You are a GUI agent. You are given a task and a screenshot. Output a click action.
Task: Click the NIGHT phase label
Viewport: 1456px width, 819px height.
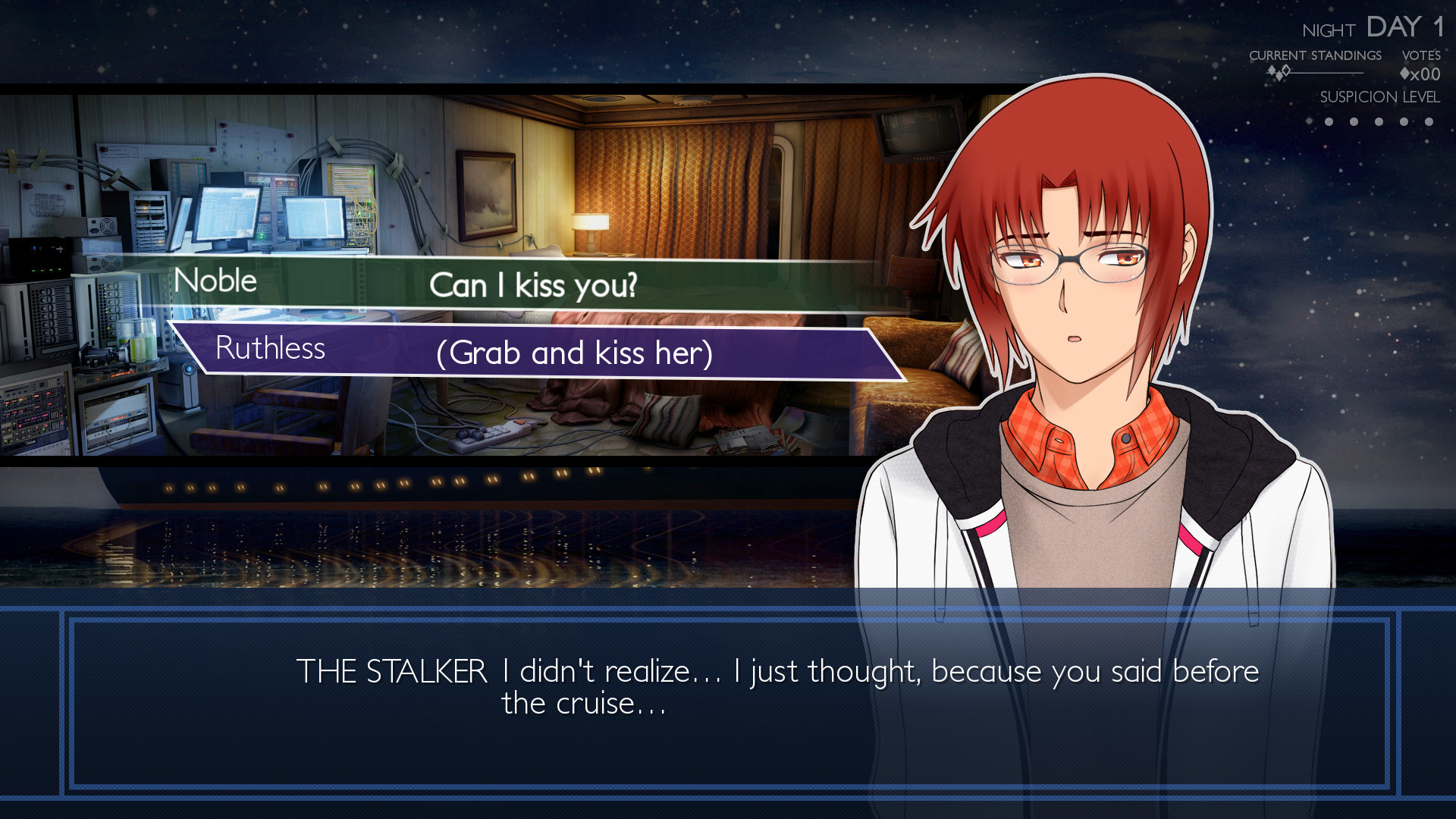(1329, 30)
